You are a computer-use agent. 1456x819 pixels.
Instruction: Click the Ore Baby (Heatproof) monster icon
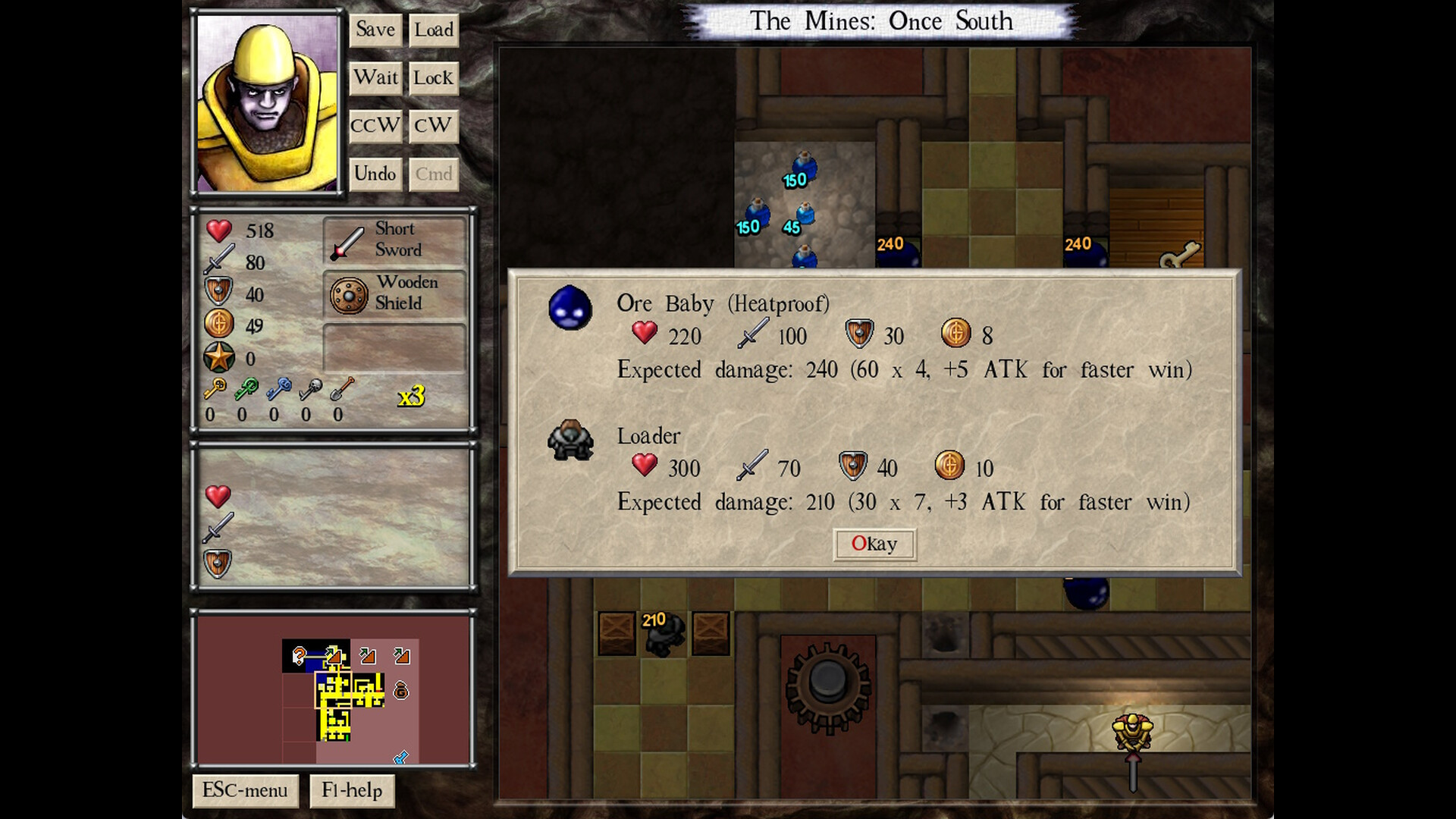tap(570, 309)
